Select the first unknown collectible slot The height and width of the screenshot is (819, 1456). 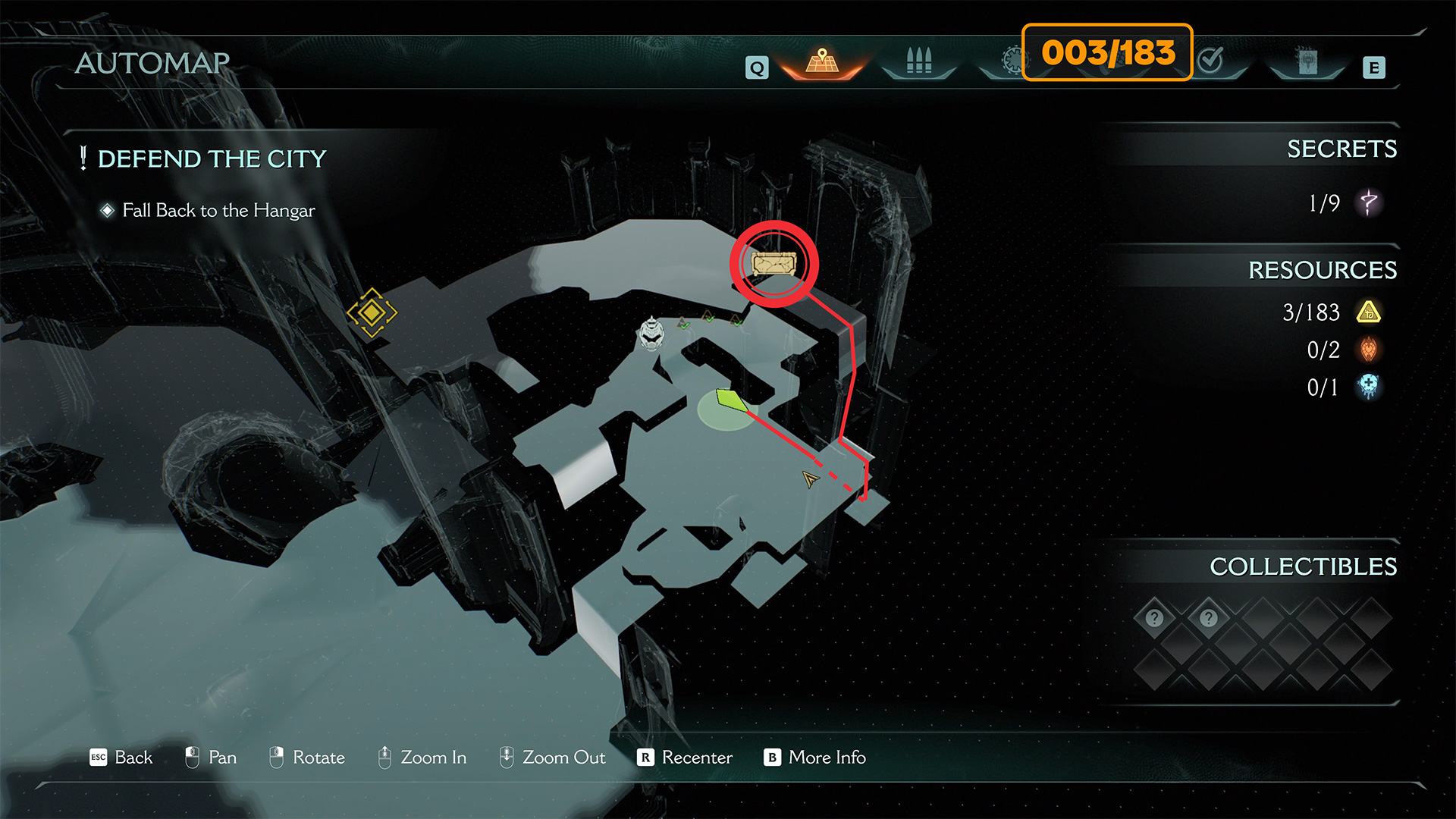pyautogui.click(x=1154, y=618)
